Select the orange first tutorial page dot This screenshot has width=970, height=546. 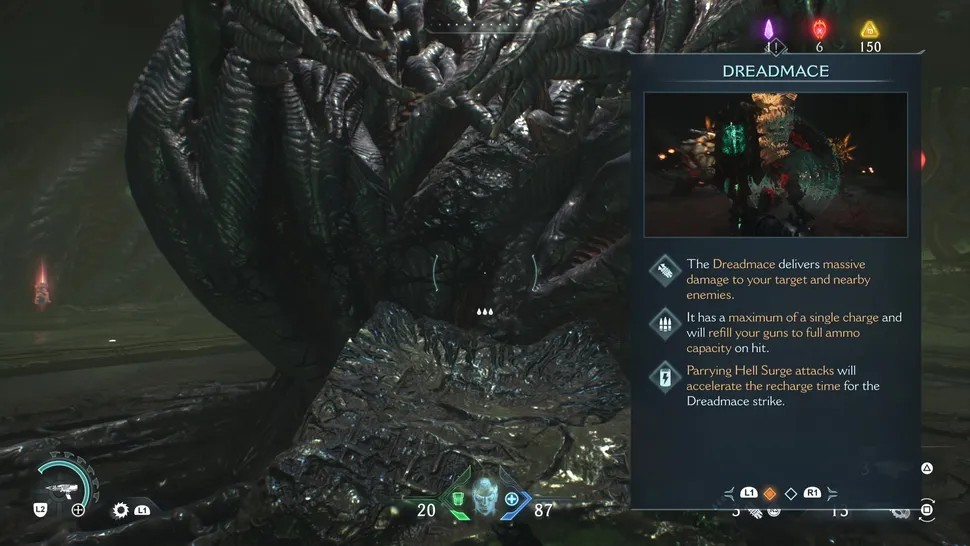770,493
